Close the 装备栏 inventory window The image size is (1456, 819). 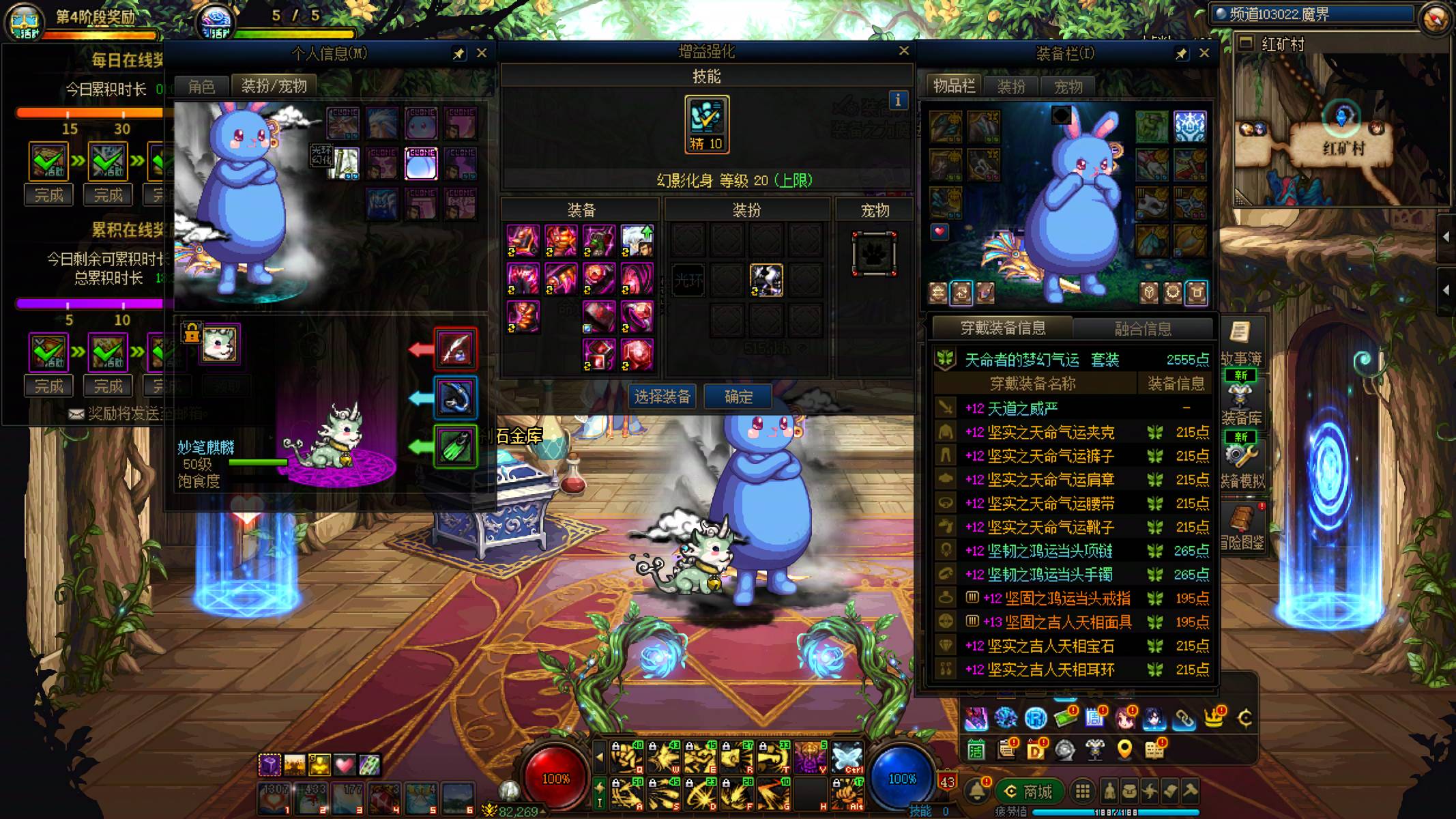(x=1204, y=53)
